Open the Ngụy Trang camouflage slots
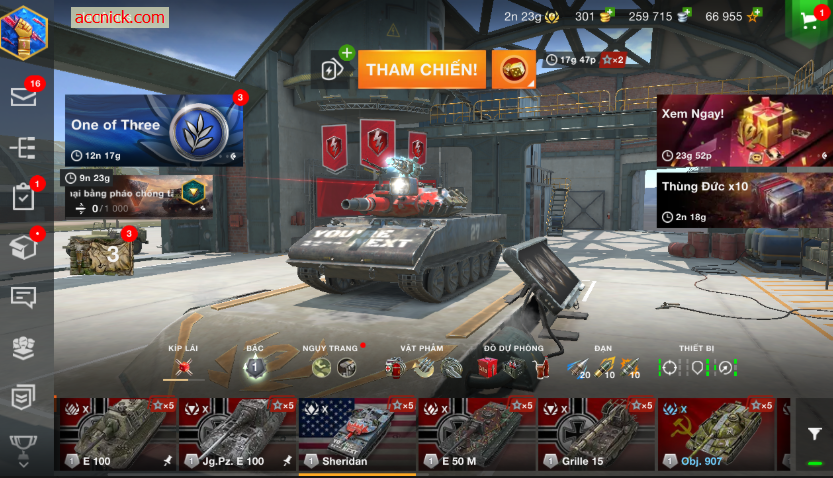 (x=333, y=367)
